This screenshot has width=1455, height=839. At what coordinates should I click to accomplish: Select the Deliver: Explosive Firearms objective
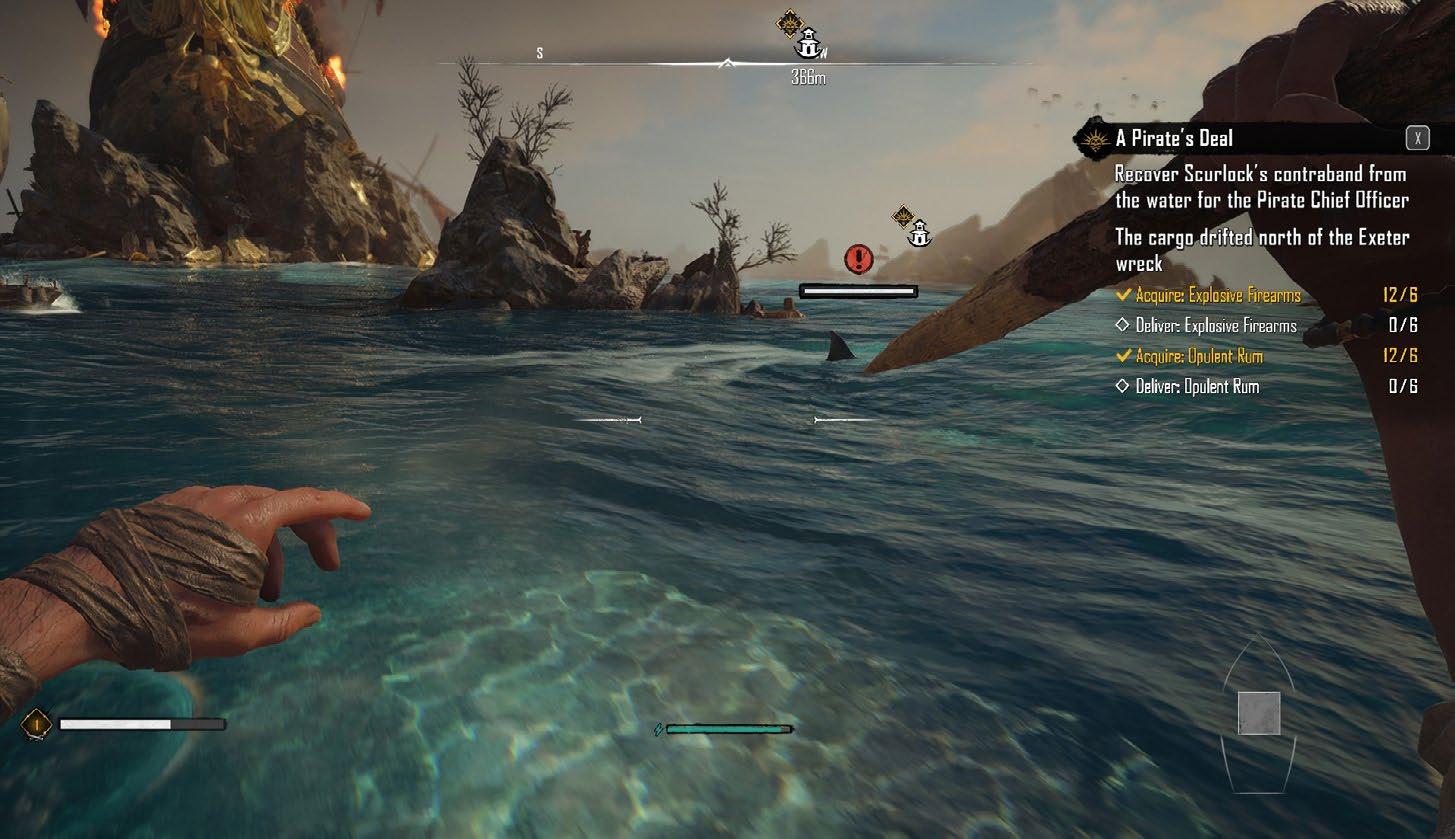pos(1216,326)
